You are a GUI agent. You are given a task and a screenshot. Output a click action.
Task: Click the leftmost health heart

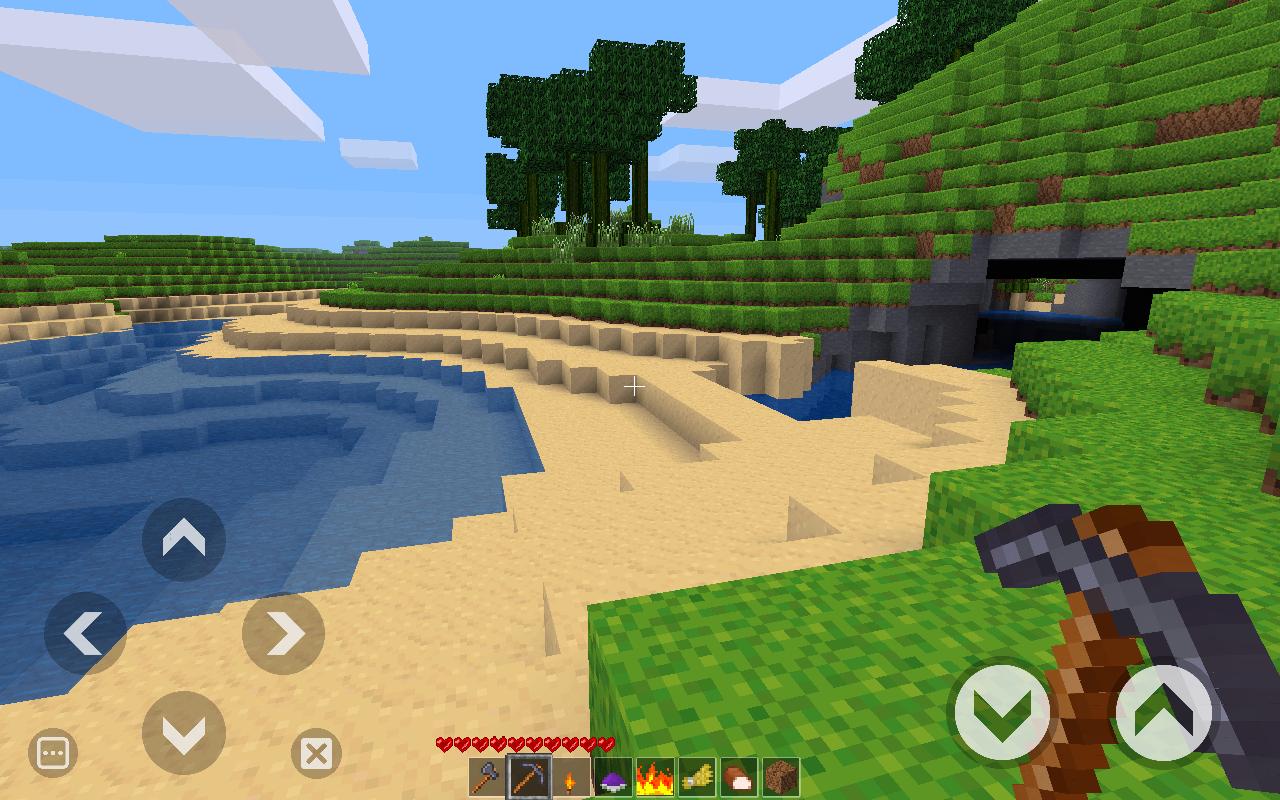click(x=443, y=743)
